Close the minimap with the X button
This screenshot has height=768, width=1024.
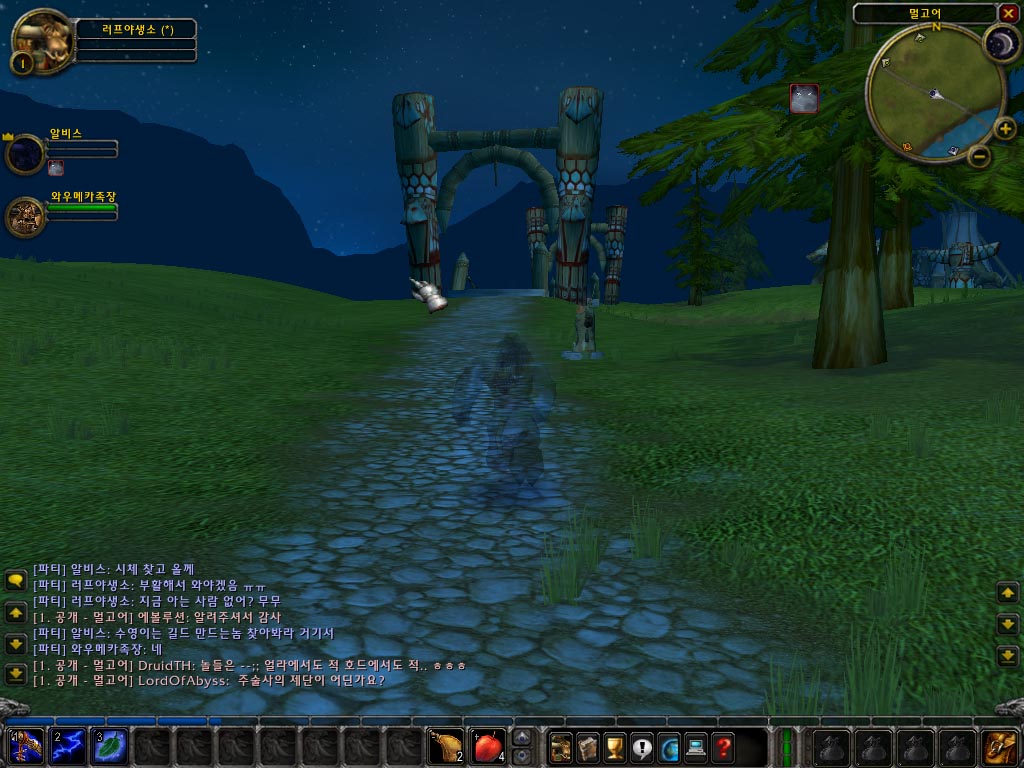[1007, 13]
